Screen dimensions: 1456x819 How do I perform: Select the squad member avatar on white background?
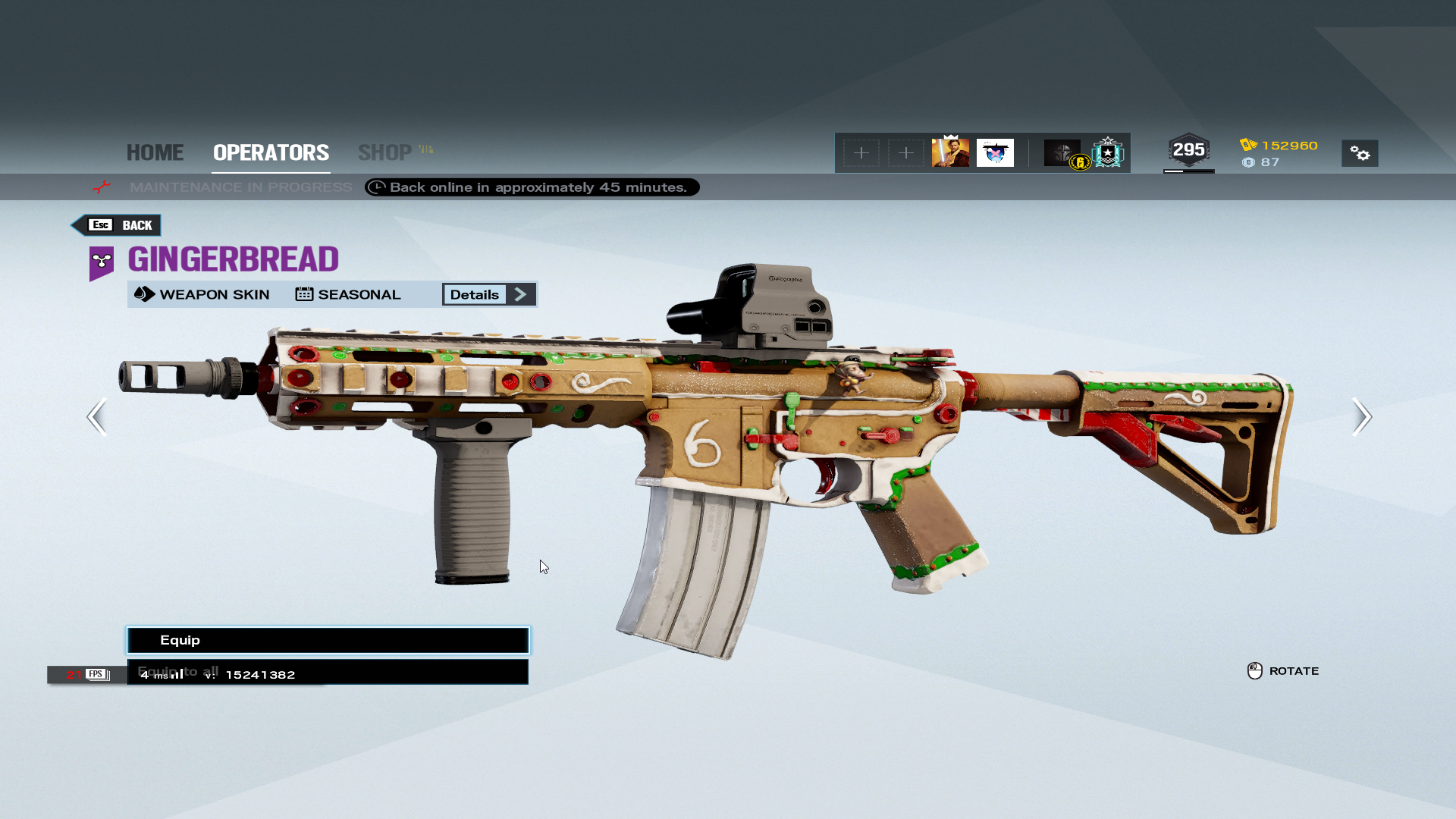pyautogui.click(x=995, y=152)
